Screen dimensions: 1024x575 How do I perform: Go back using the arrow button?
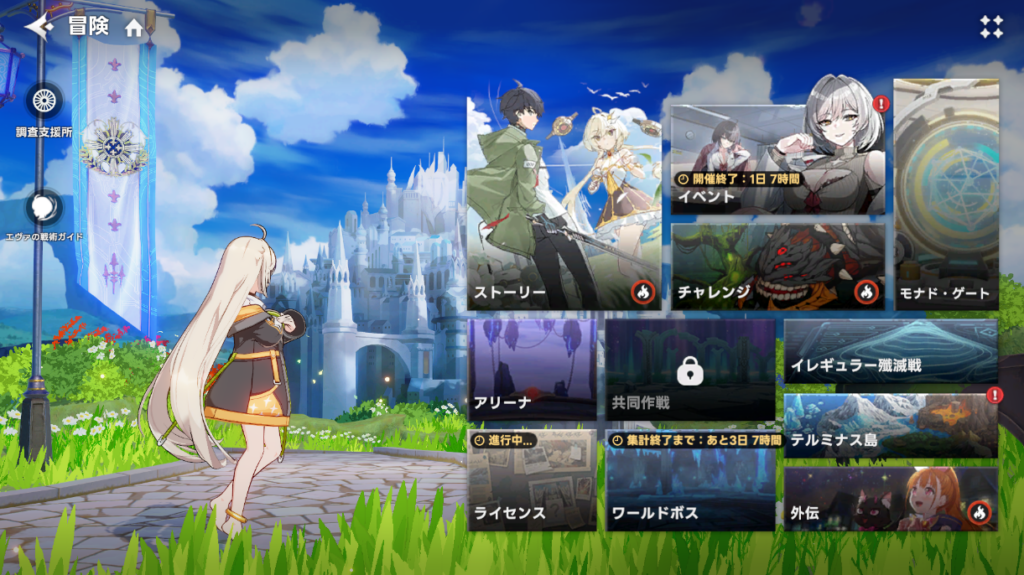click(39, 27)
